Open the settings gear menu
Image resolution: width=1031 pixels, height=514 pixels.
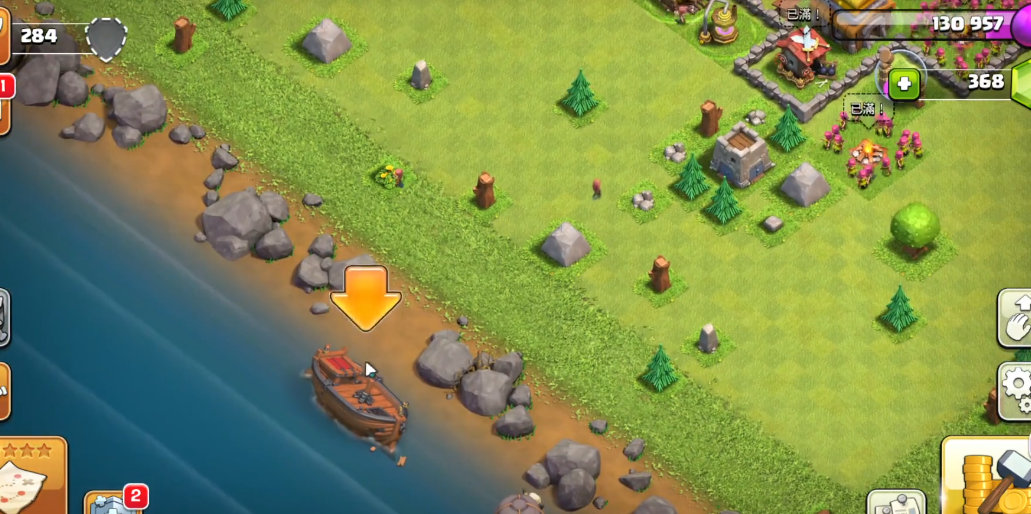(x=1016, y=387)
